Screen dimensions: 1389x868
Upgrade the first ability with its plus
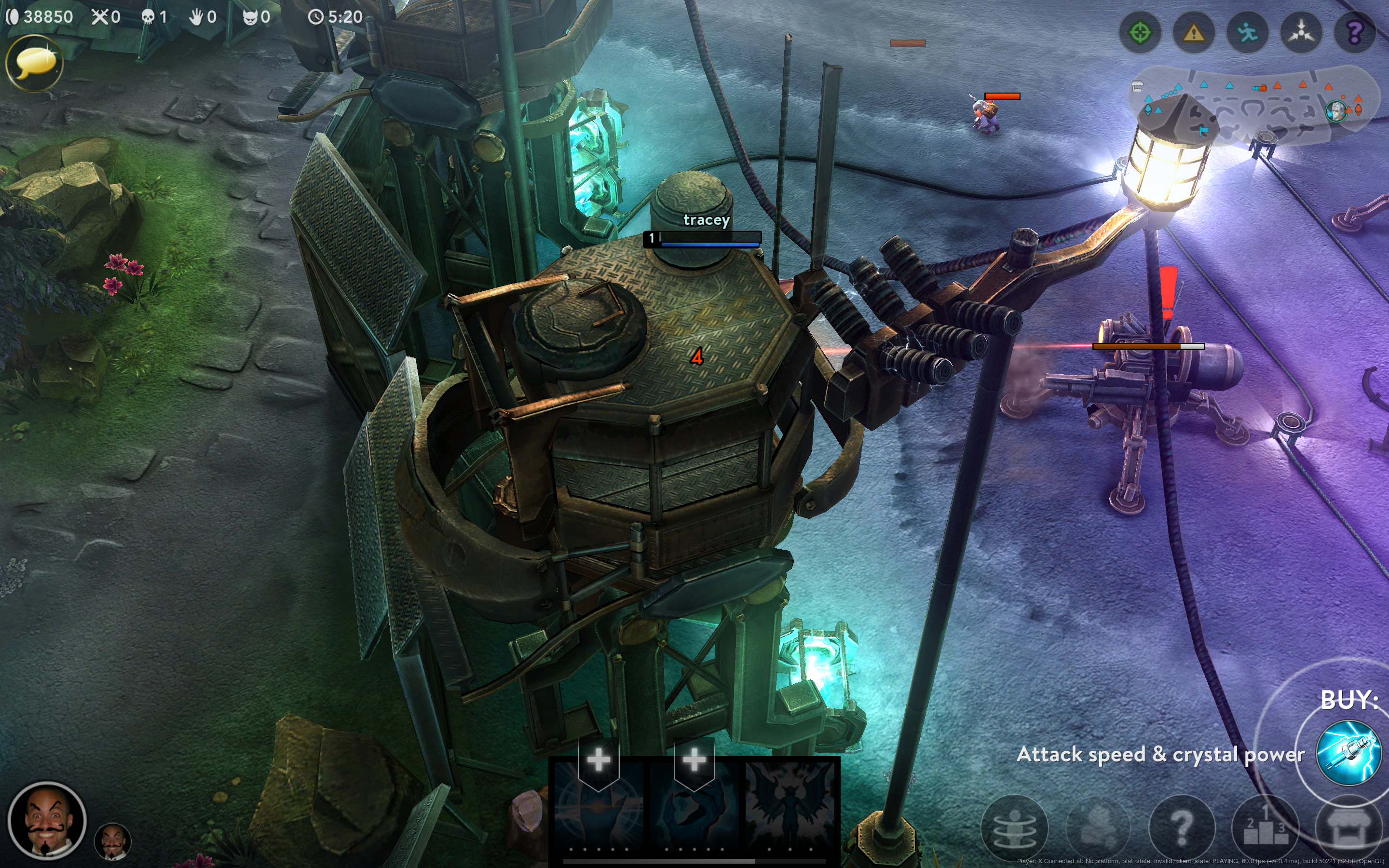click(x=599, y=760)
